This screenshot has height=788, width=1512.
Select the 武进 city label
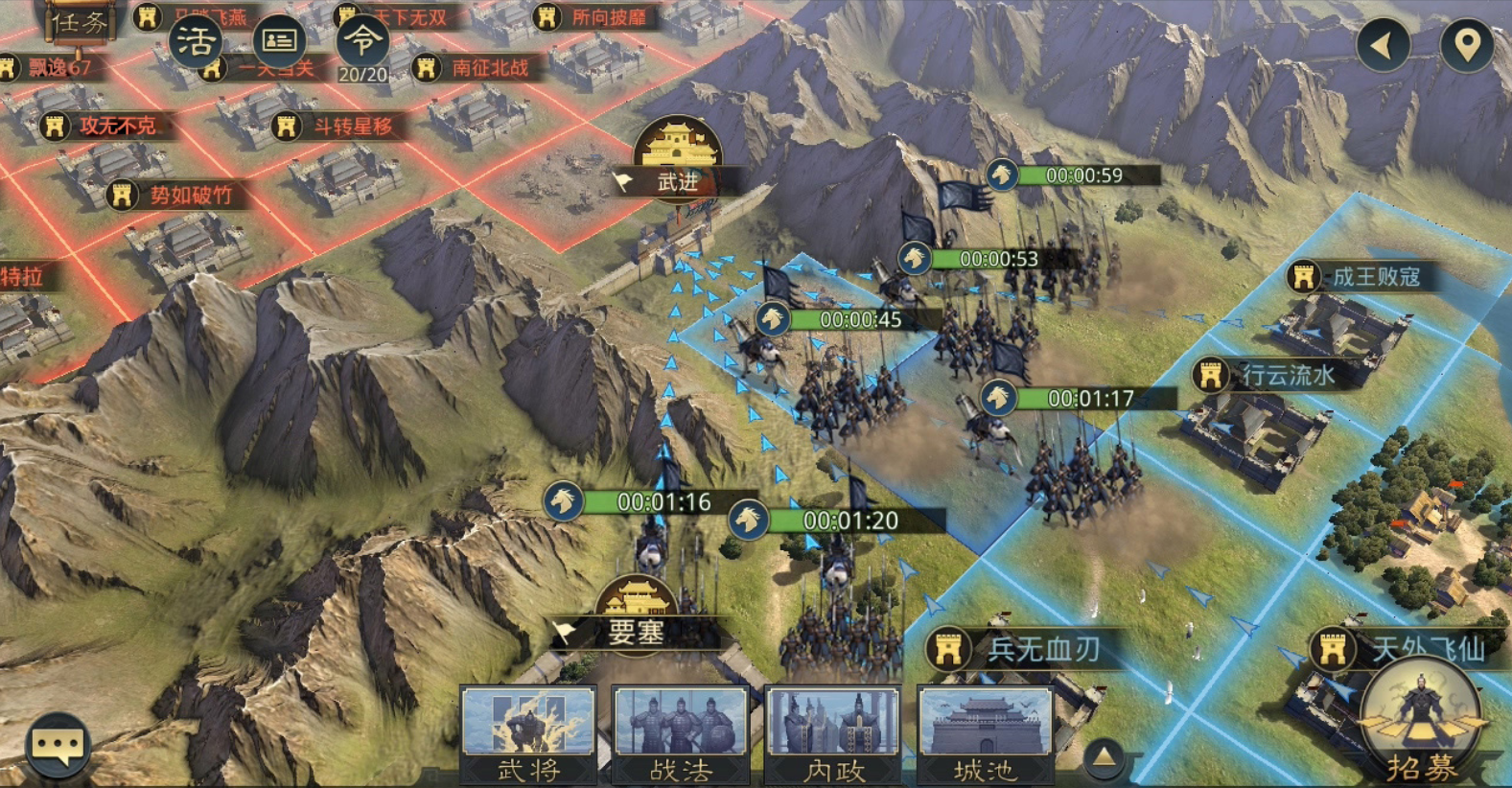[677, 180]
